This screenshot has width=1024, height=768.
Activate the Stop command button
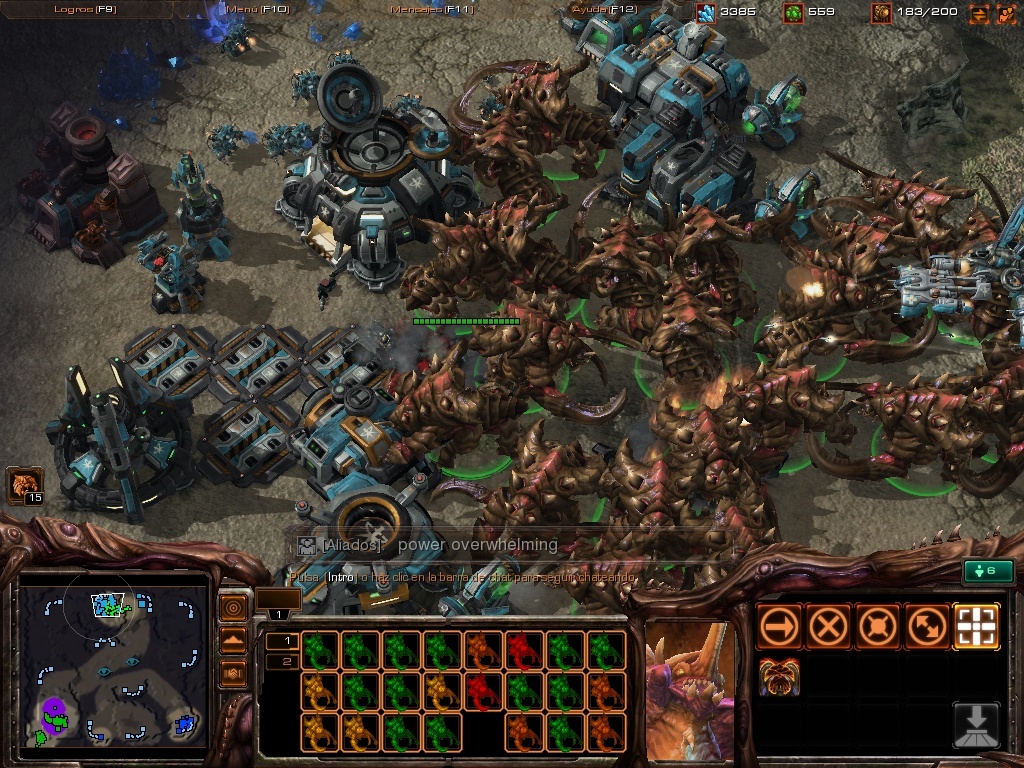828,627
